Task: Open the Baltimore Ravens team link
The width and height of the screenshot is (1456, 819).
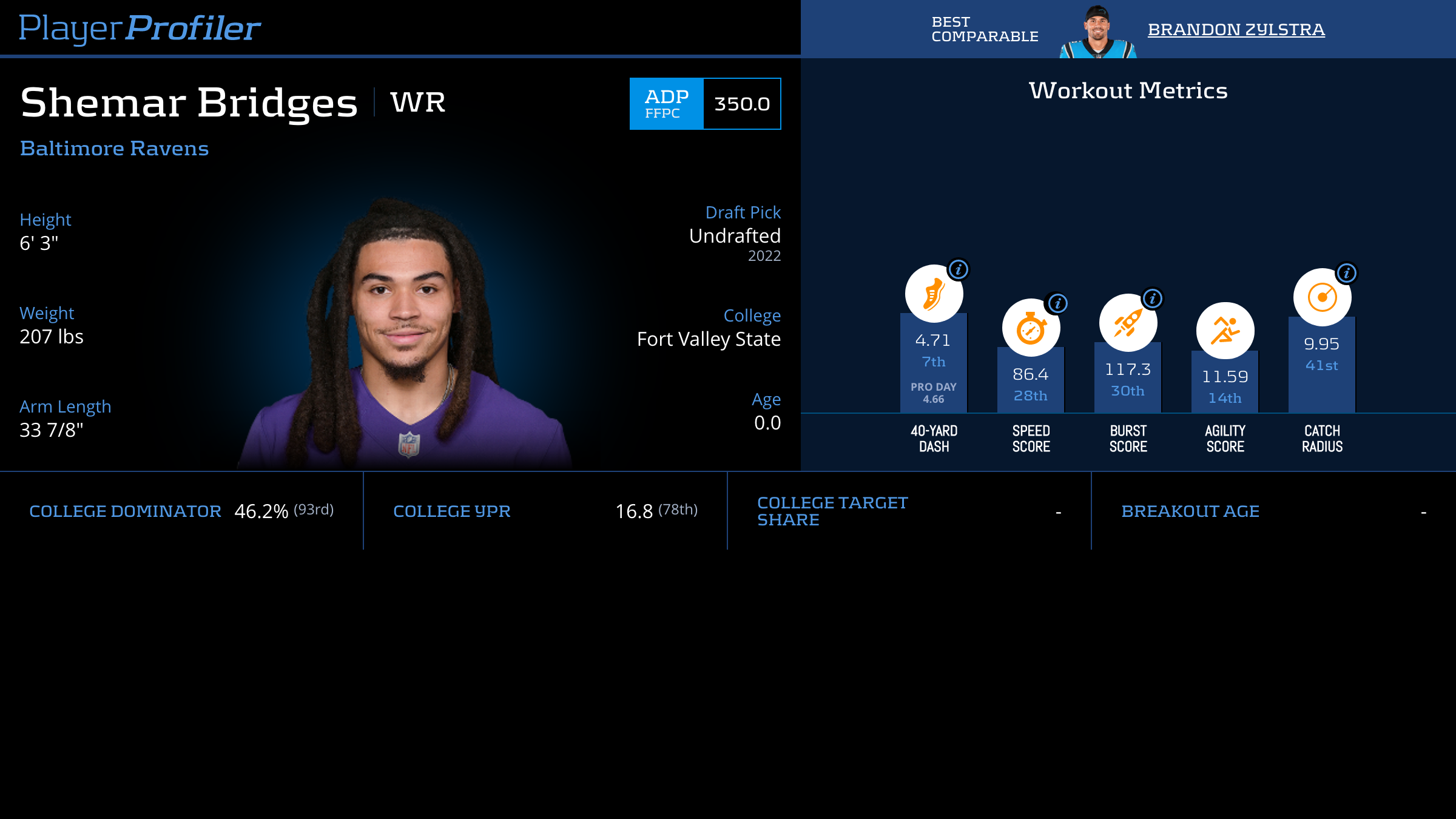Action: click(x=114, y=149)
